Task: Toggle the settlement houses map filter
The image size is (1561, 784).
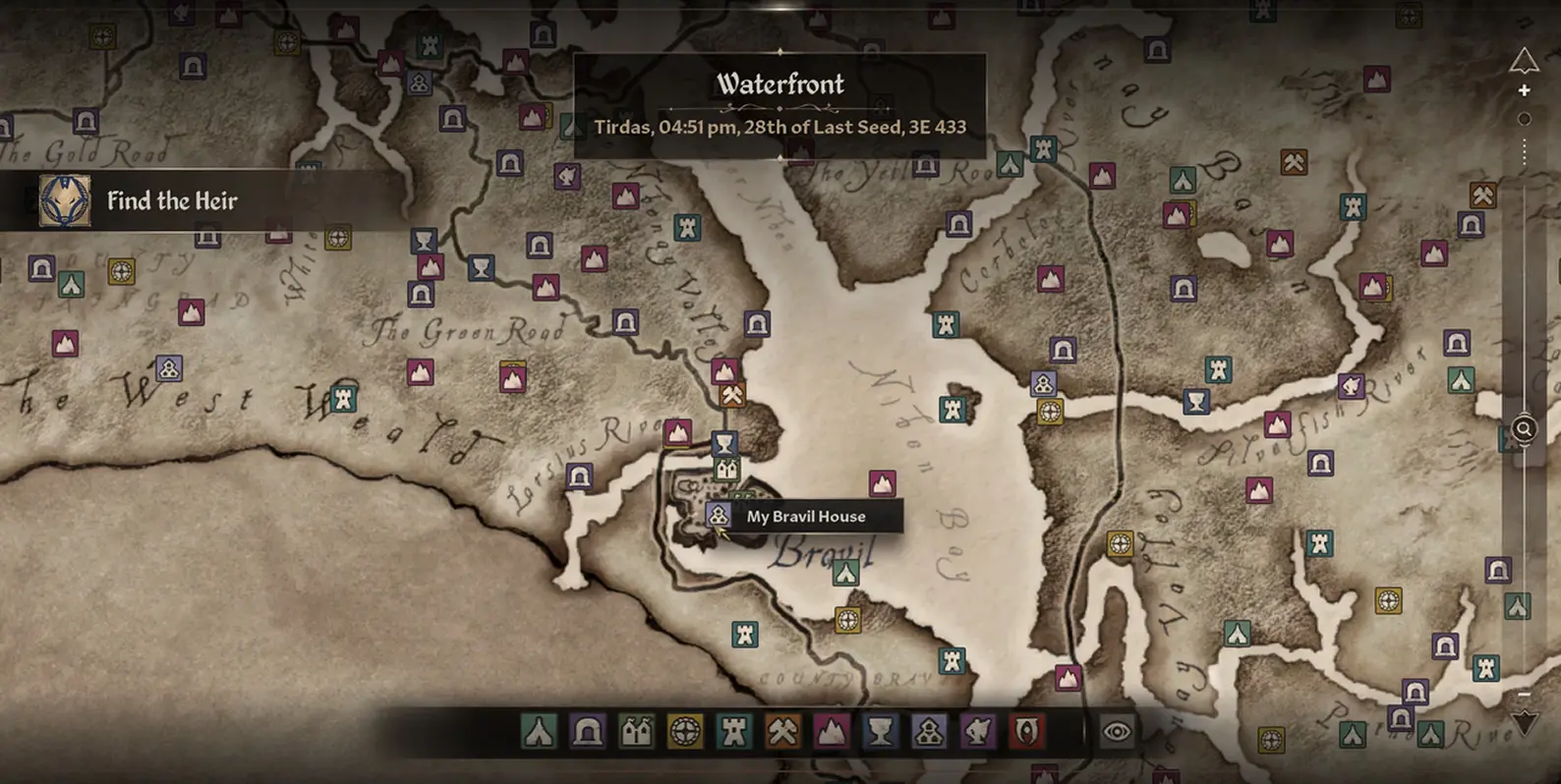Action: tap(929, 732)
